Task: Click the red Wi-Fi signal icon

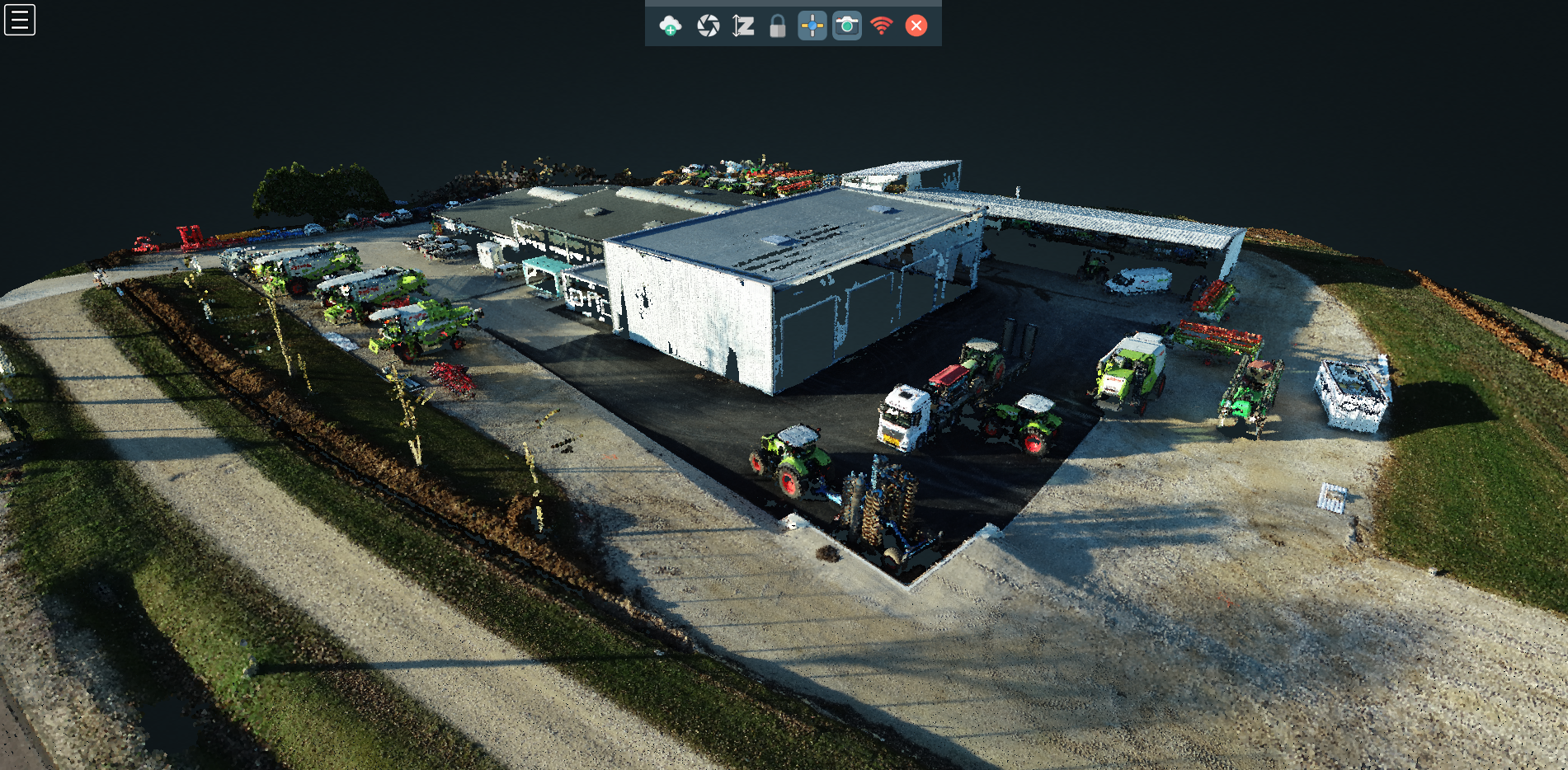Action: click(x=882, y=26)
